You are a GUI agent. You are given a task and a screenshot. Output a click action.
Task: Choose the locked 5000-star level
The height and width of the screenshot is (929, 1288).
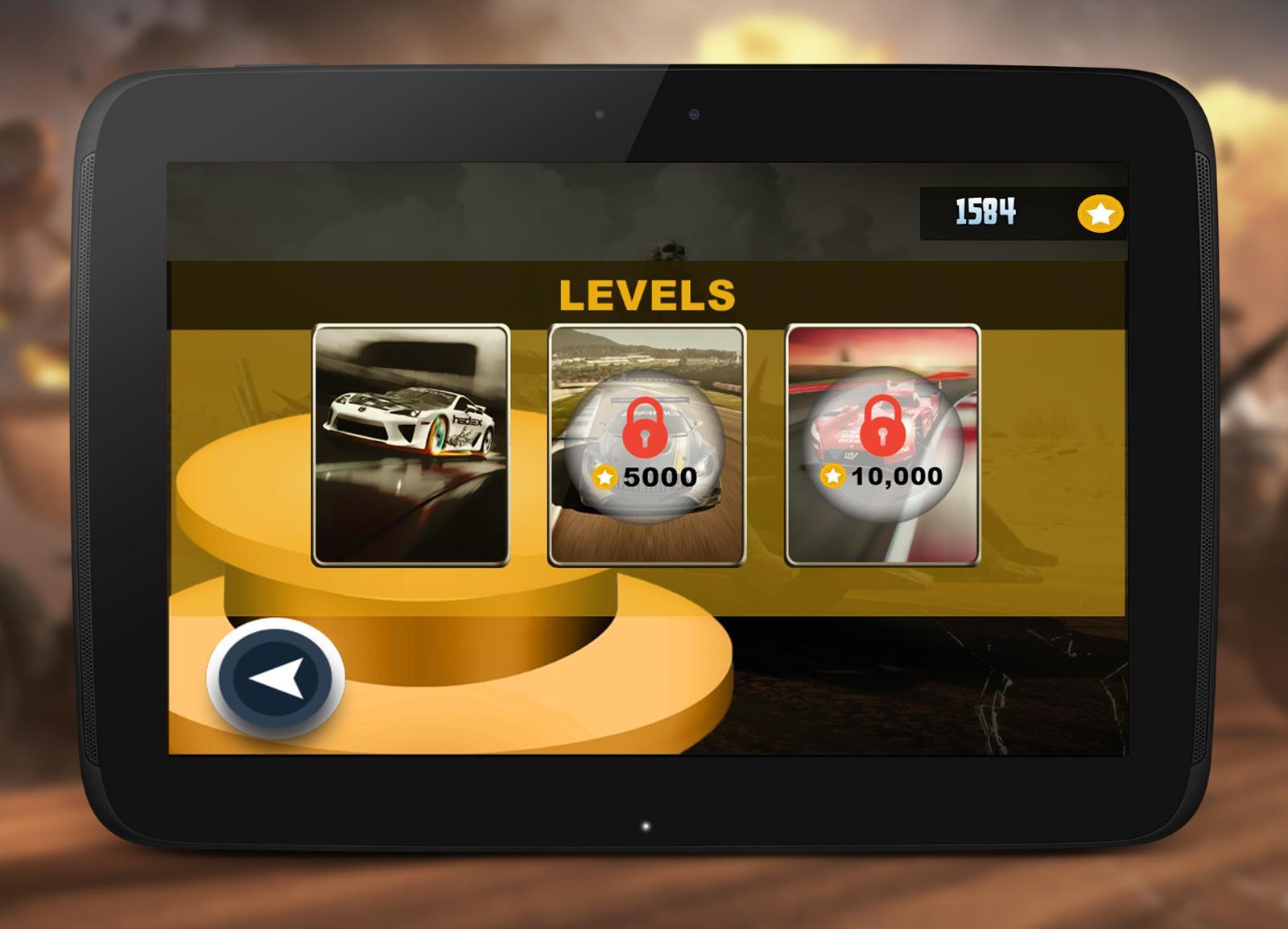(646, 445)
